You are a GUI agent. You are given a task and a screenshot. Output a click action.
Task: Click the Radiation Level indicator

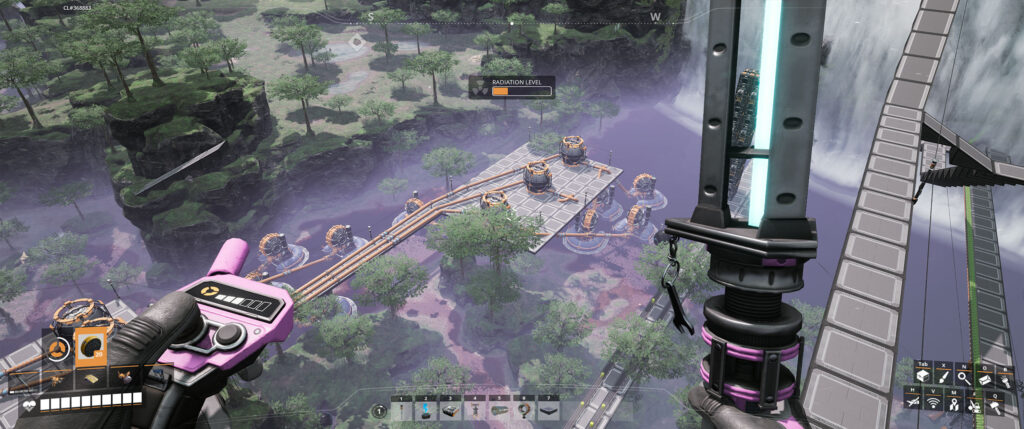coord(513,87)
